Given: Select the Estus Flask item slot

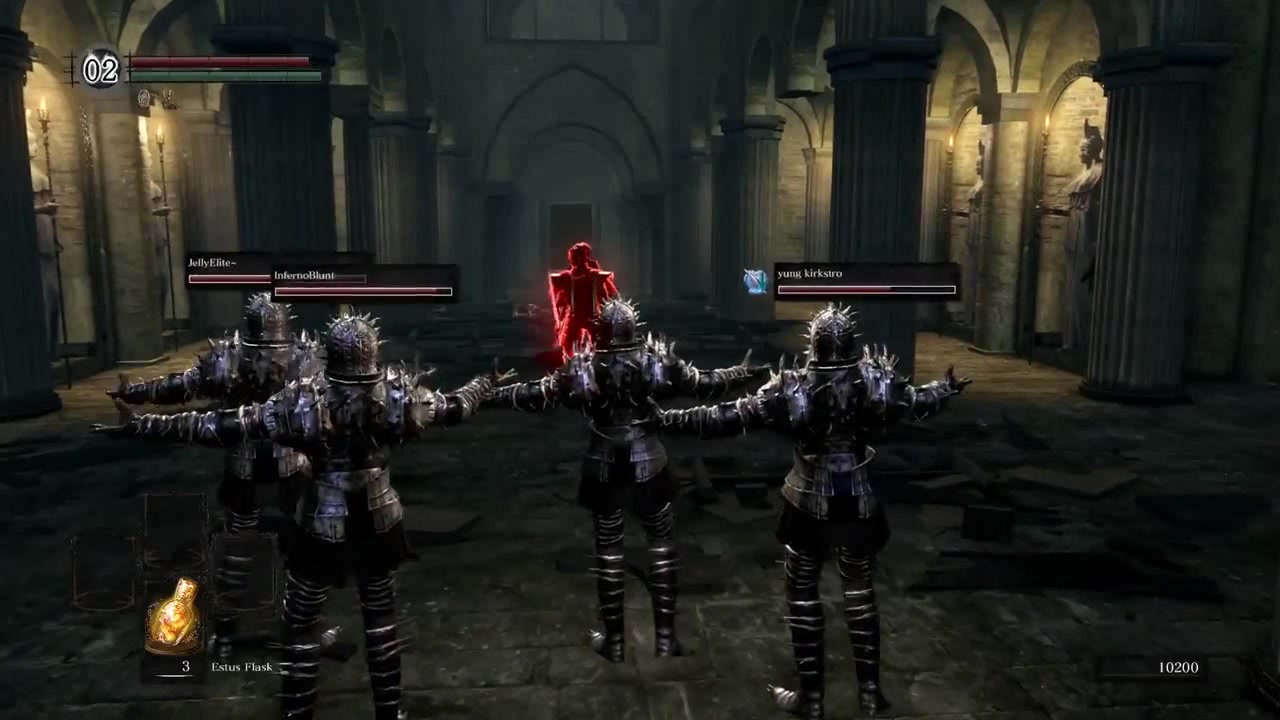Looking at the screenshot, I should point(174,617).
